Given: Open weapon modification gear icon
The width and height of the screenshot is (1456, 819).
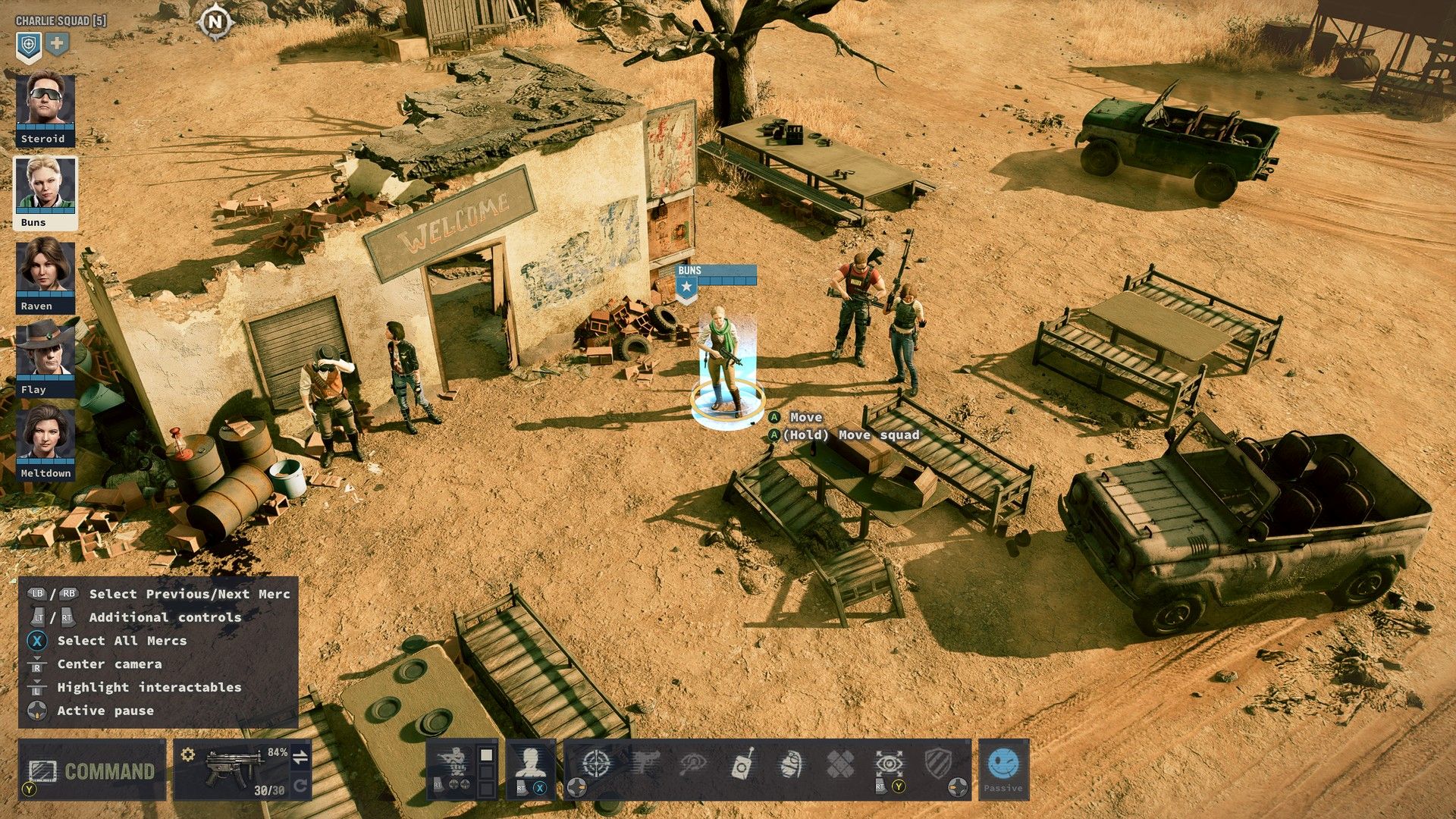Looking at the screenshot, I should tap(188, 755).
